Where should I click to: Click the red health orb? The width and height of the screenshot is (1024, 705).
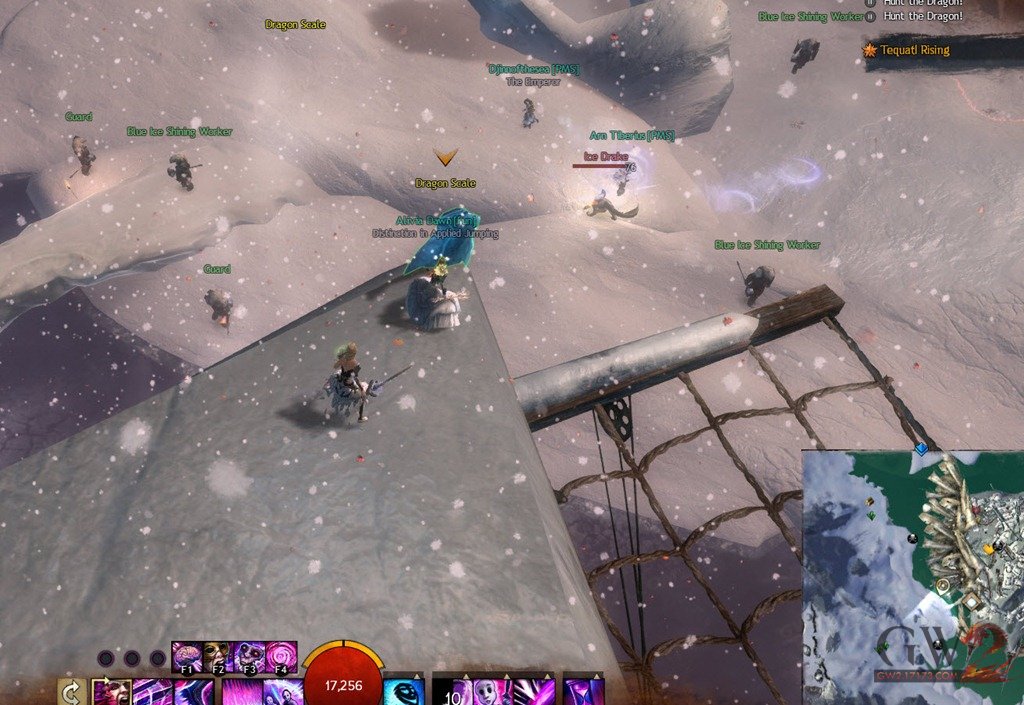pos(342,680)
